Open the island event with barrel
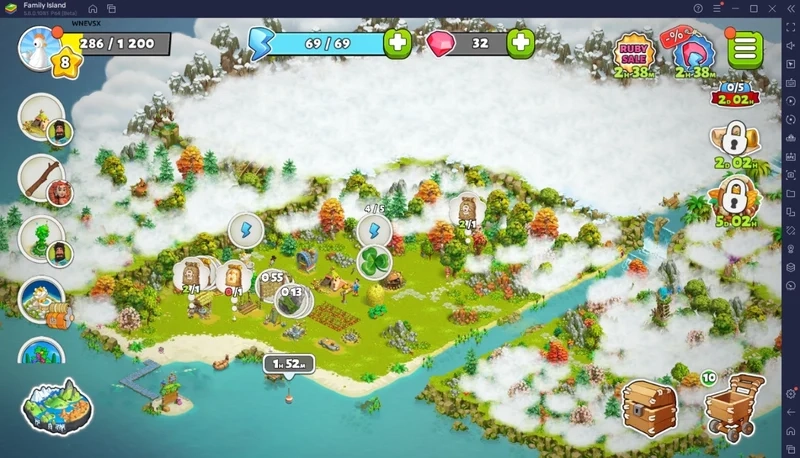This screenshot has height=458, width=800. click(x=43, y=300)
